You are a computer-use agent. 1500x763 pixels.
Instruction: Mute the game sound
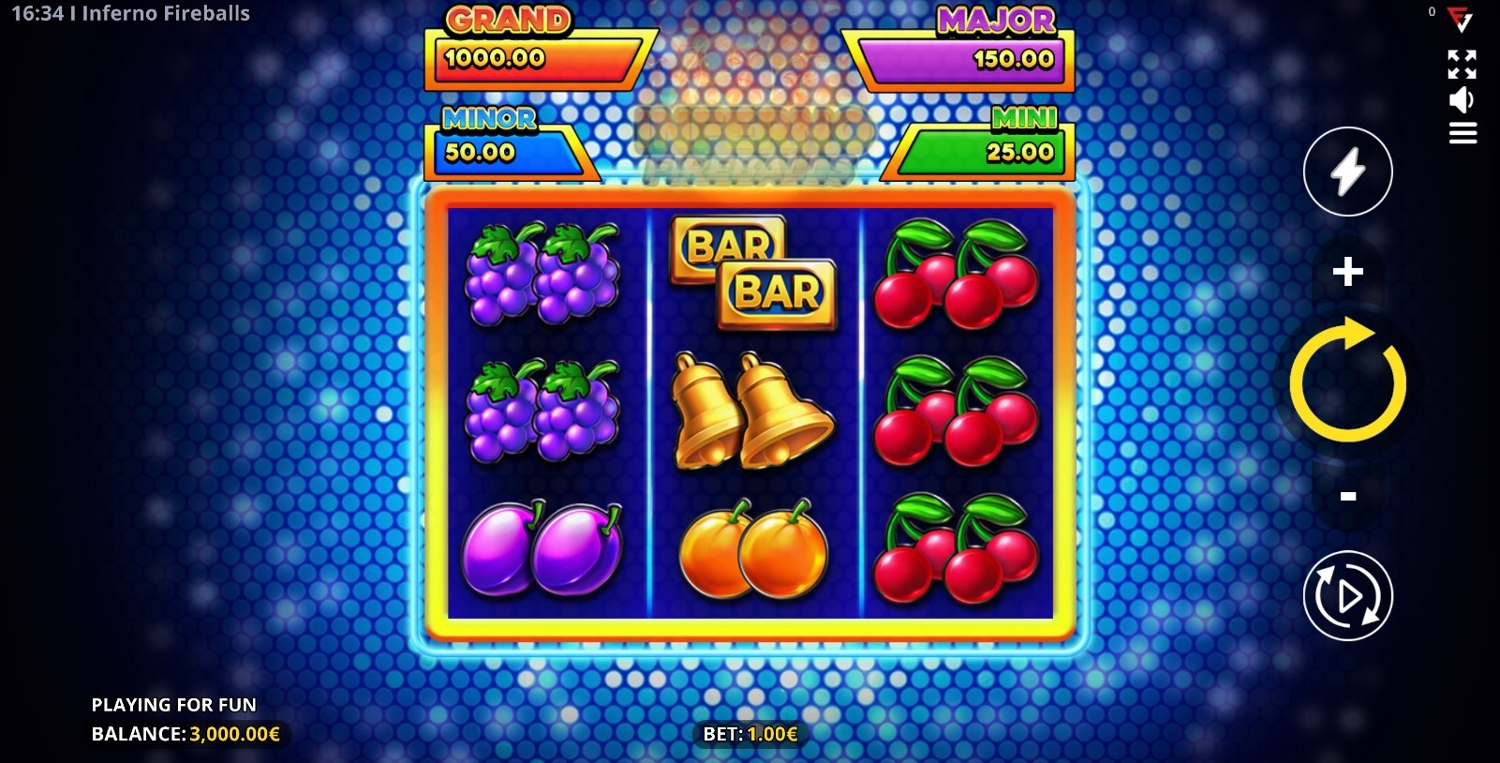point(1462,100)
